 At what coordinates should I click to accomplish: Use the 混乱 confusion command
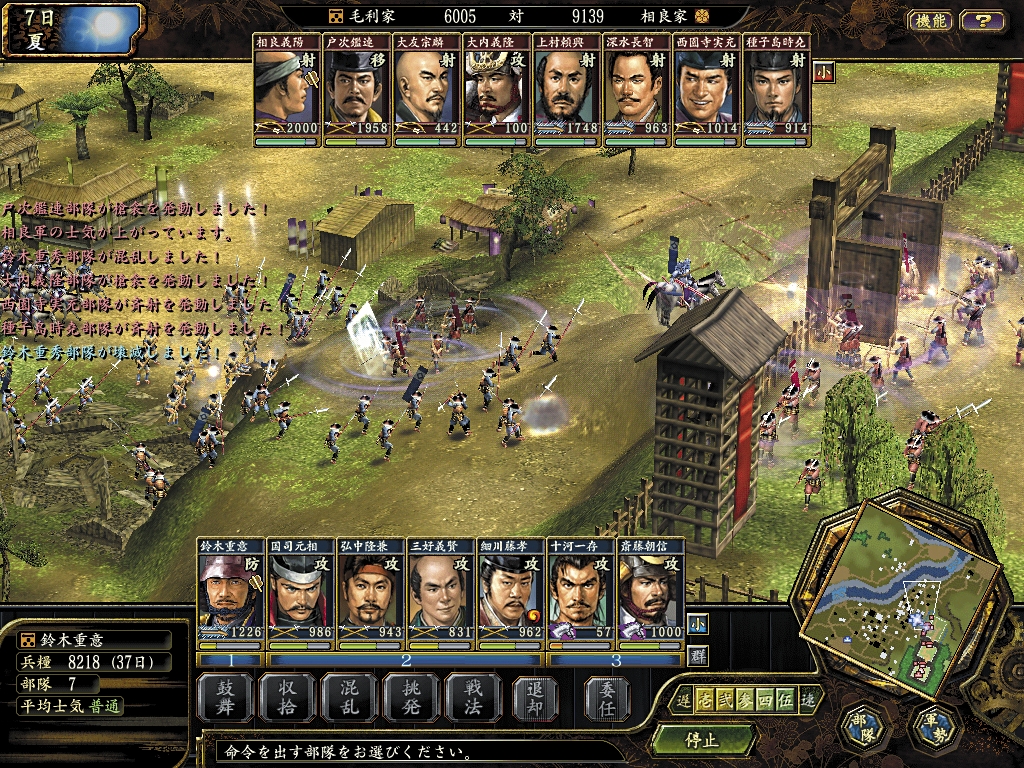coord(350,698)
